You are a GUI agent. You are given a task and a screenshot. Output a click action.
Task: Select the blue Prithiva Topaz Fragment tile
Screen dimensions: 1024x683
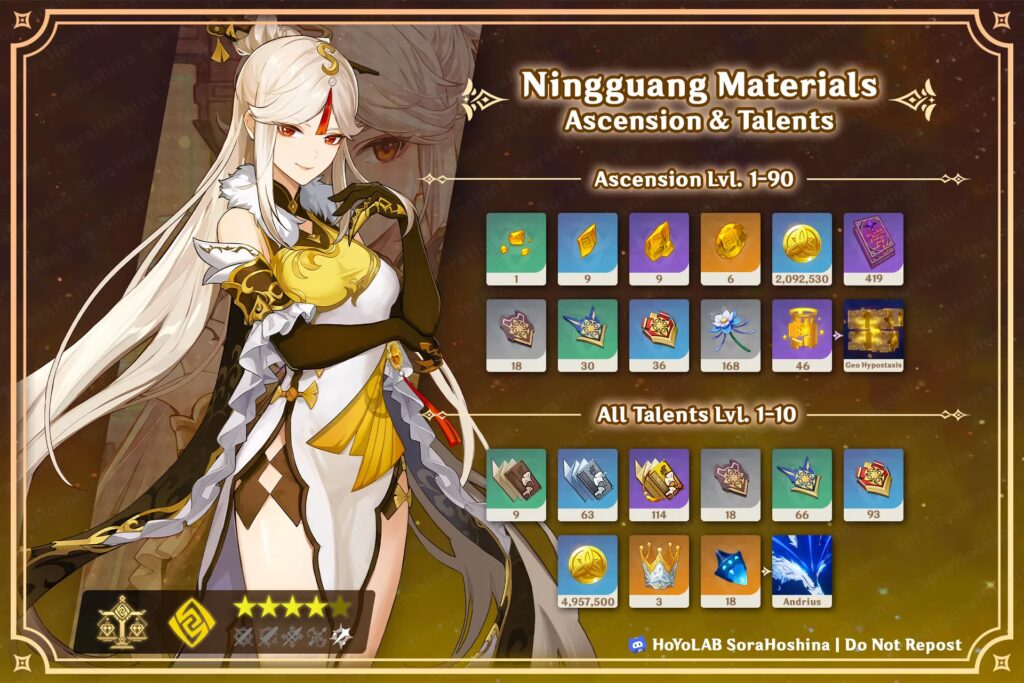click(x=587, y=248)
